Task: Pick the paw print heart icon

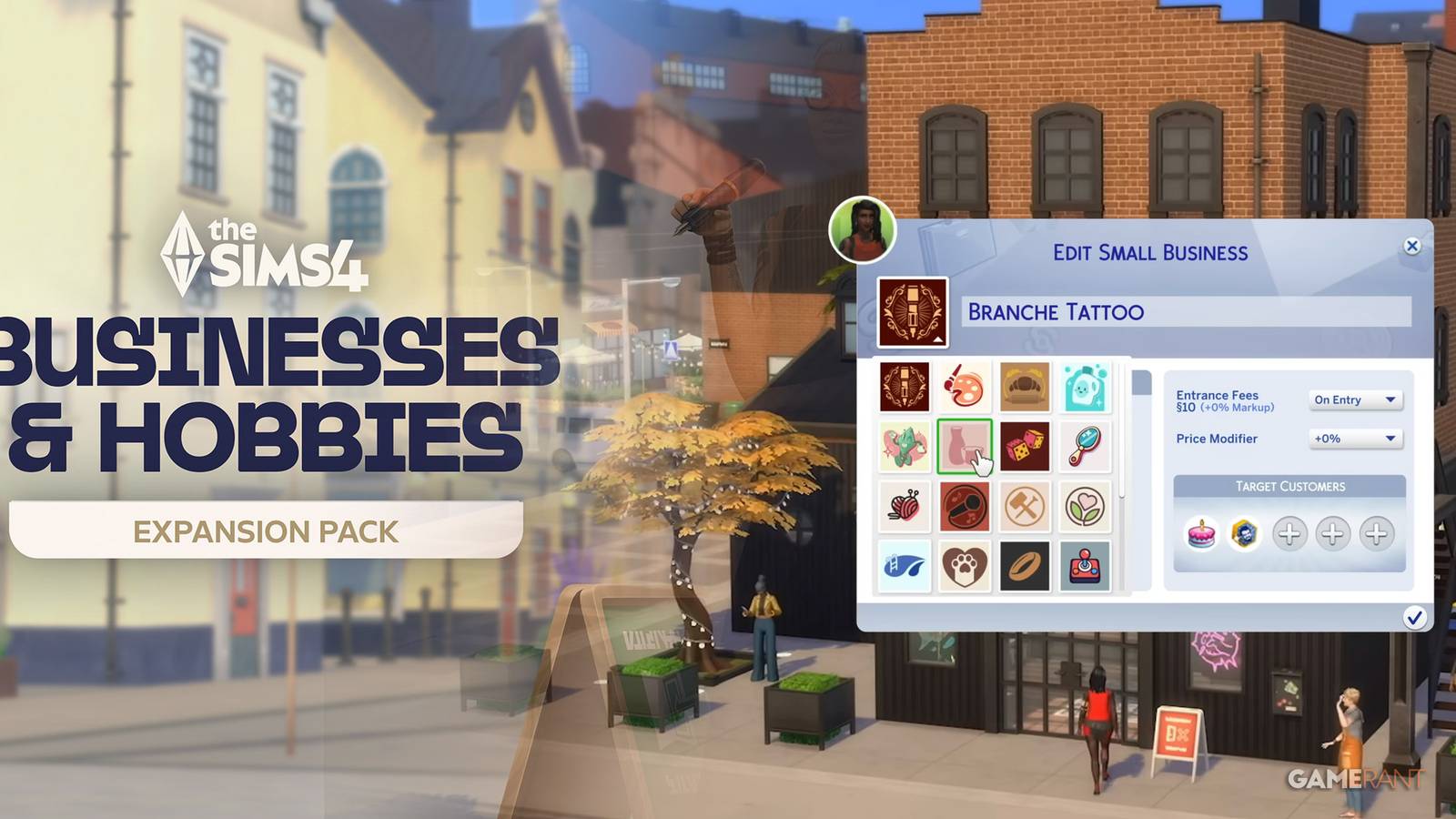Action: pyautogui.click(x=965, y=566)
